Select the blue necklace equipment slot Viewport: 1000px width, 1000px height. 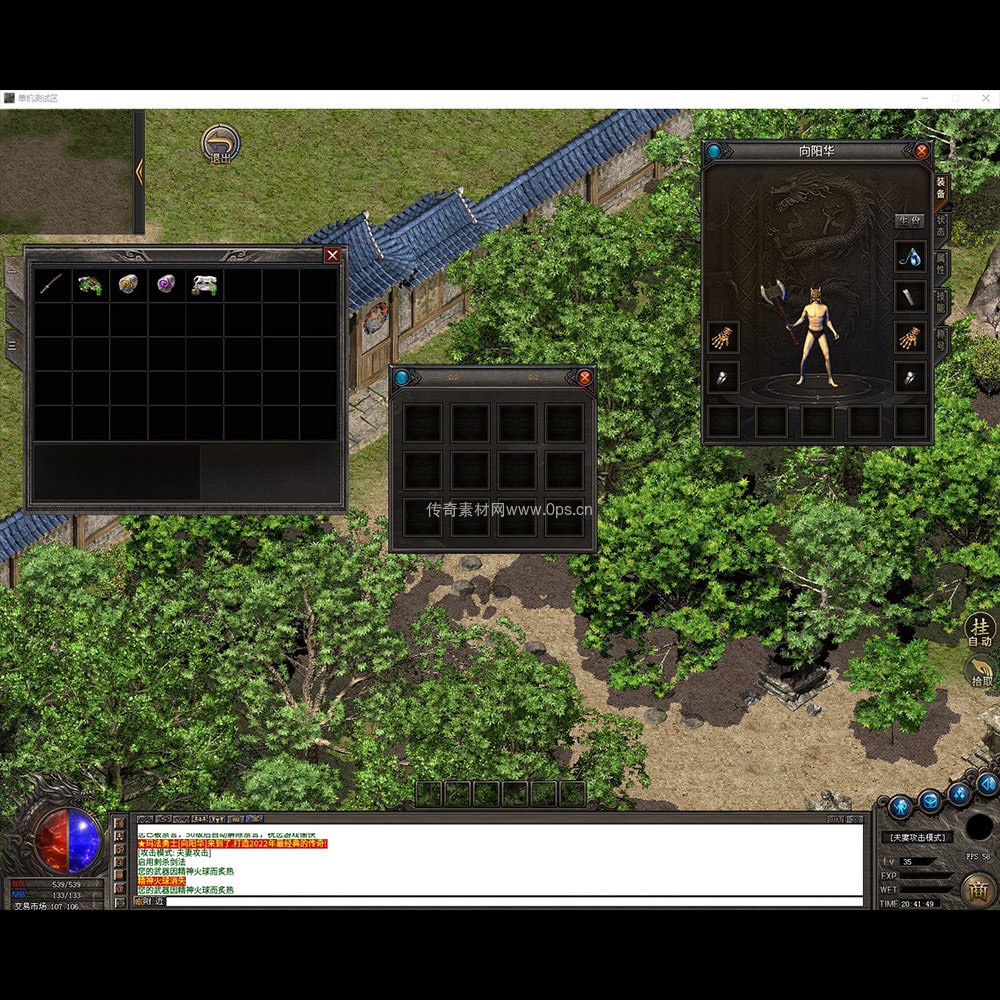tap(909, 256)
